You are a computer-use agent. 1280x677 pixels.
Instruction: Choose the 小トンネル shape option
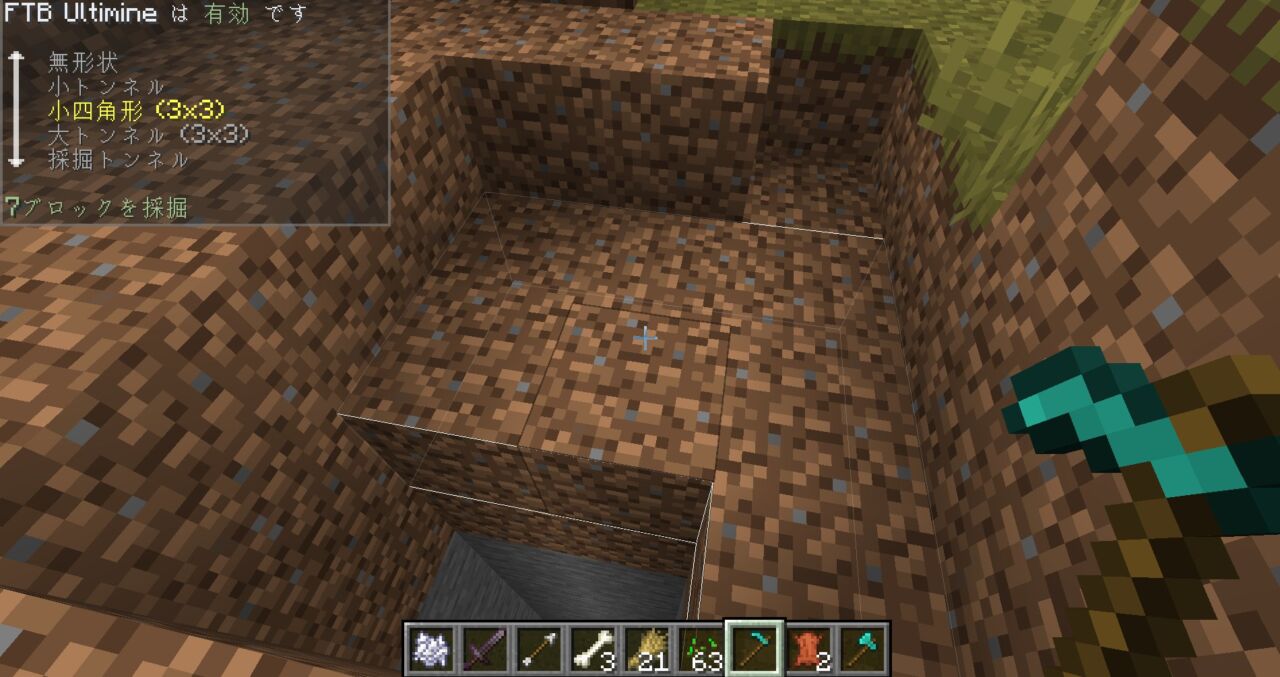pyautogui.click(x=106, y=87)
